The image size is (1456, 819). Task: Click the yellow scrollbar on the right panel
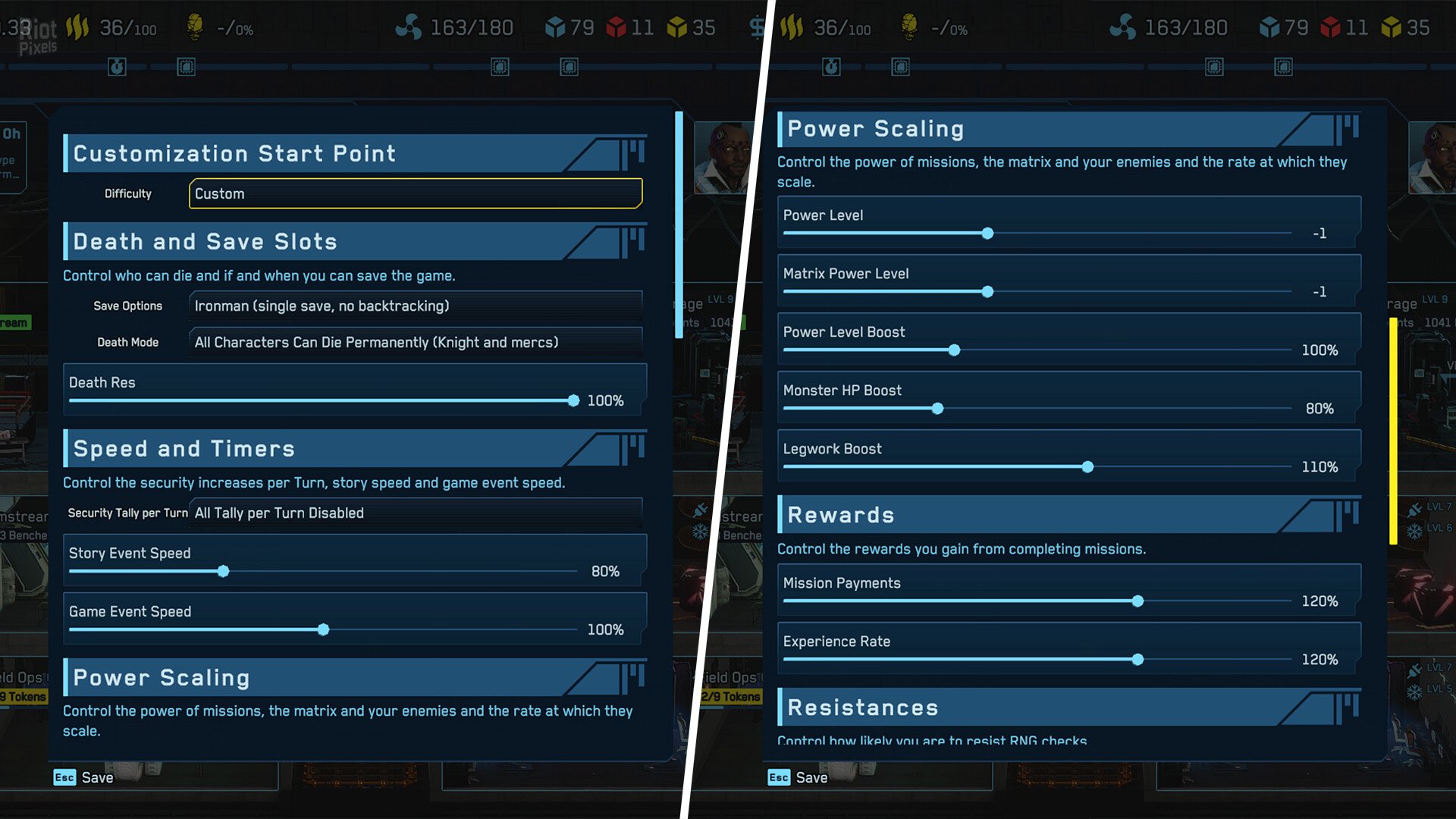pos(1393,431)
